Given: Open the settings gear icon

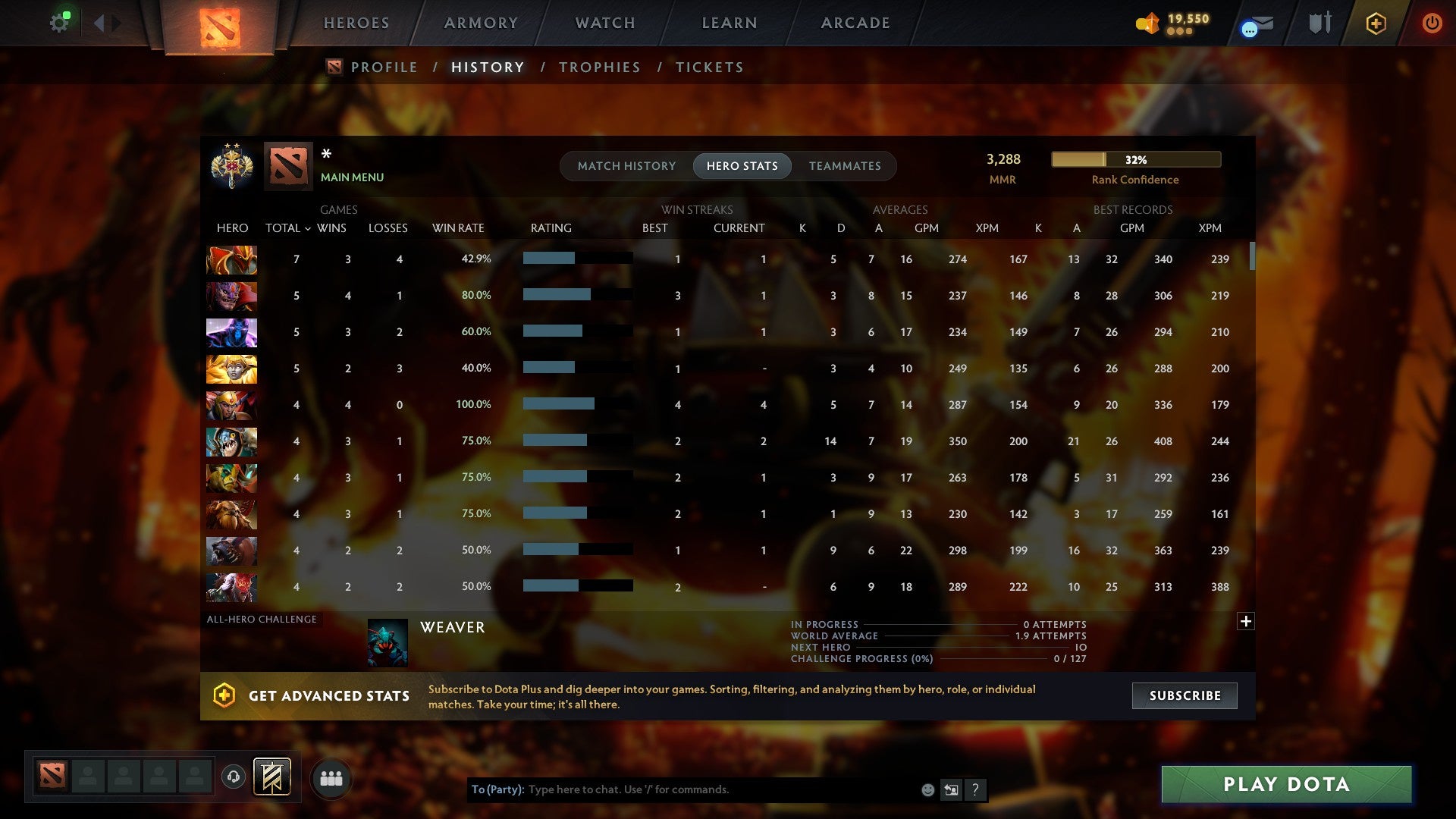Looking at the screenshot, I should click(x=59, y=21).
